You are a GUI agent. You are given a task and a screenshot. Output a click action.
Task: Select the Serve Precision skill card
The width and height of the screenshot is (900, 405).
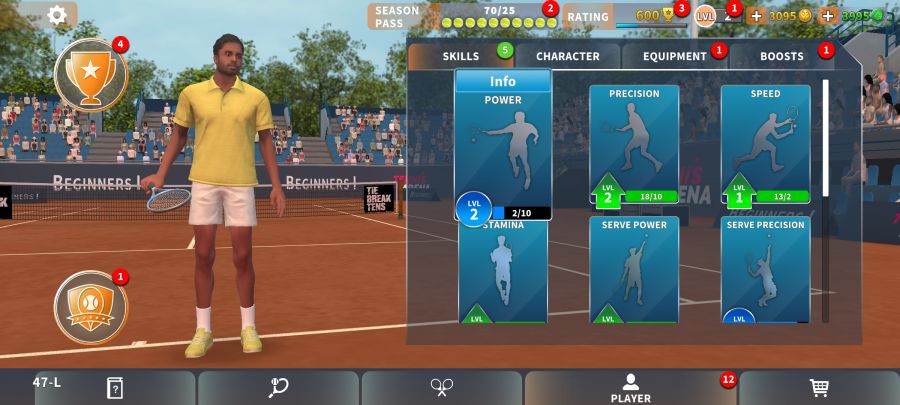[x=765, y=270]
